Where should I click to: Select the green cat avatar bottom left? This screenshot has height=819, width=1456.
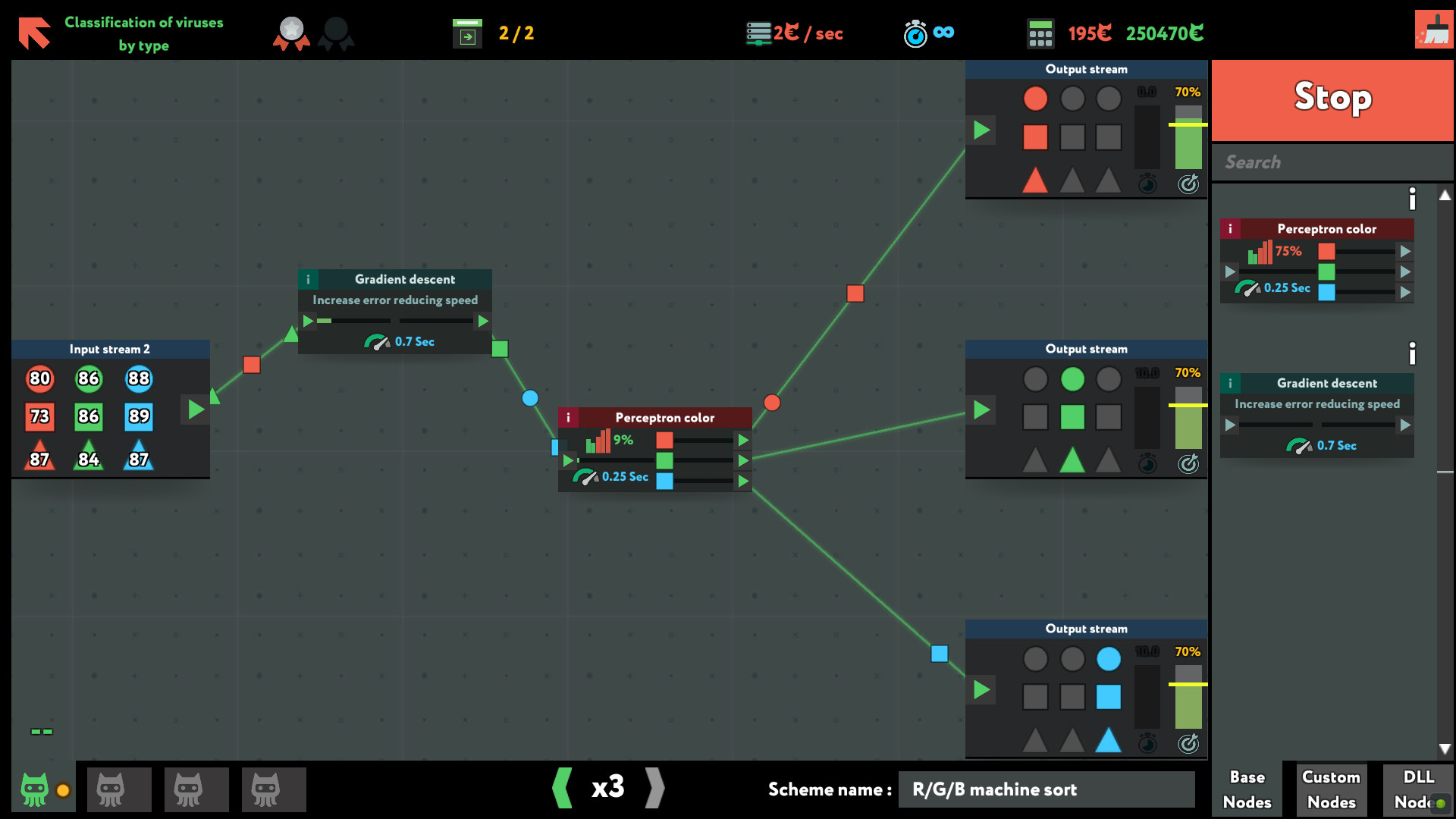pyautogui.click(x=36, y=789)
